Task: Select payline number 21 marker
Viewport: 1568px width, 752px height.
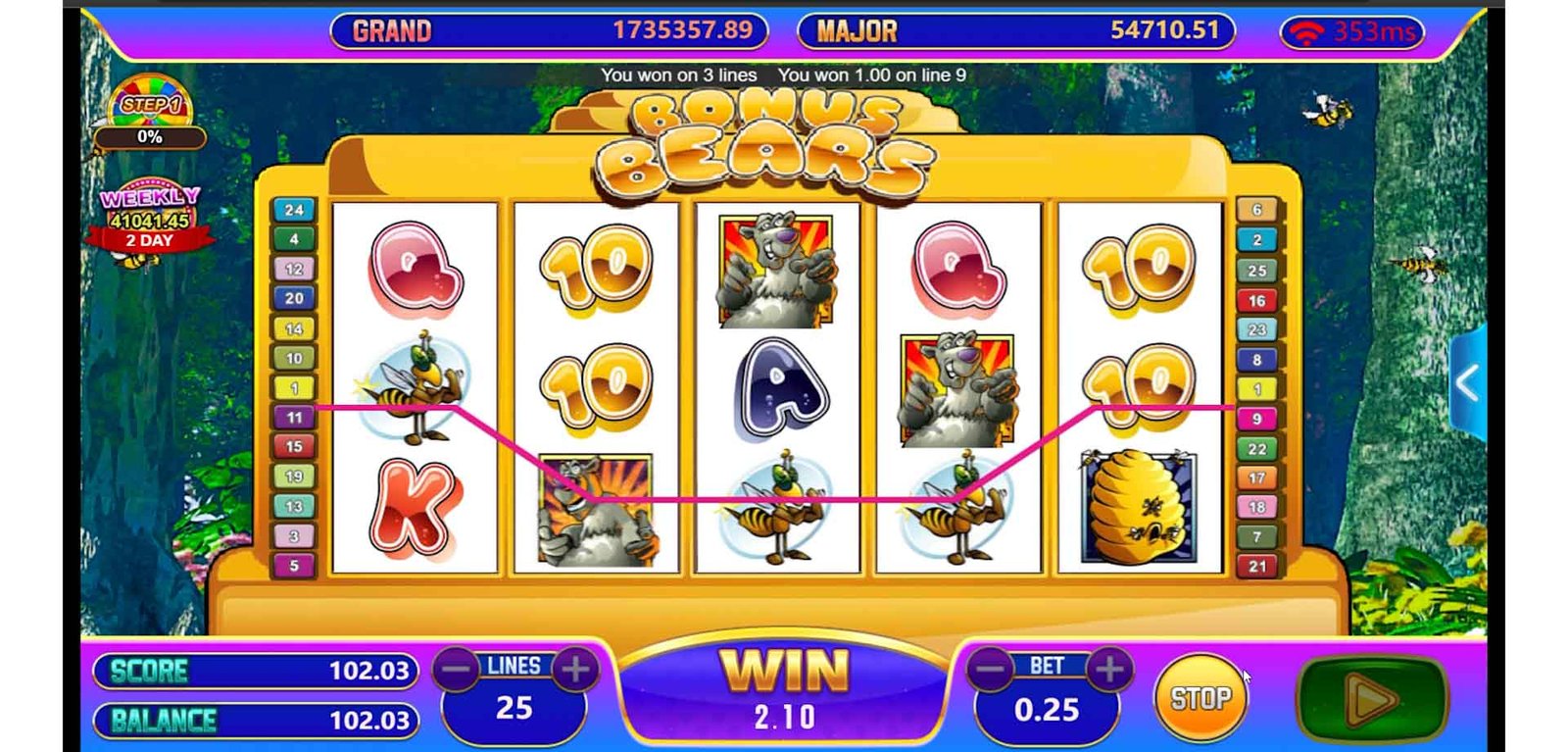Action: (x=1256, y=566)
